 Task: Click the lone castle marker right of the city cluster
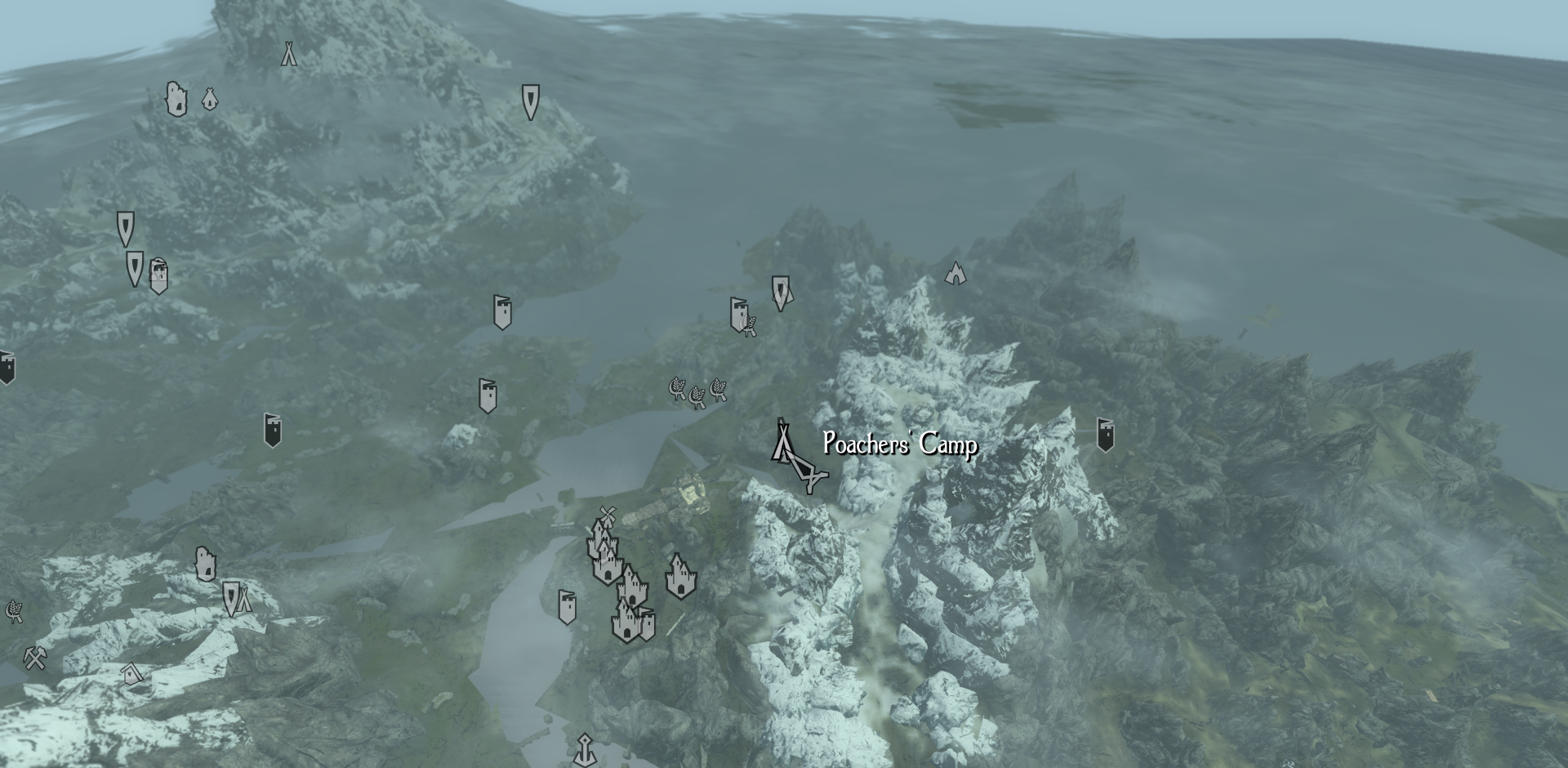point(680,575)
